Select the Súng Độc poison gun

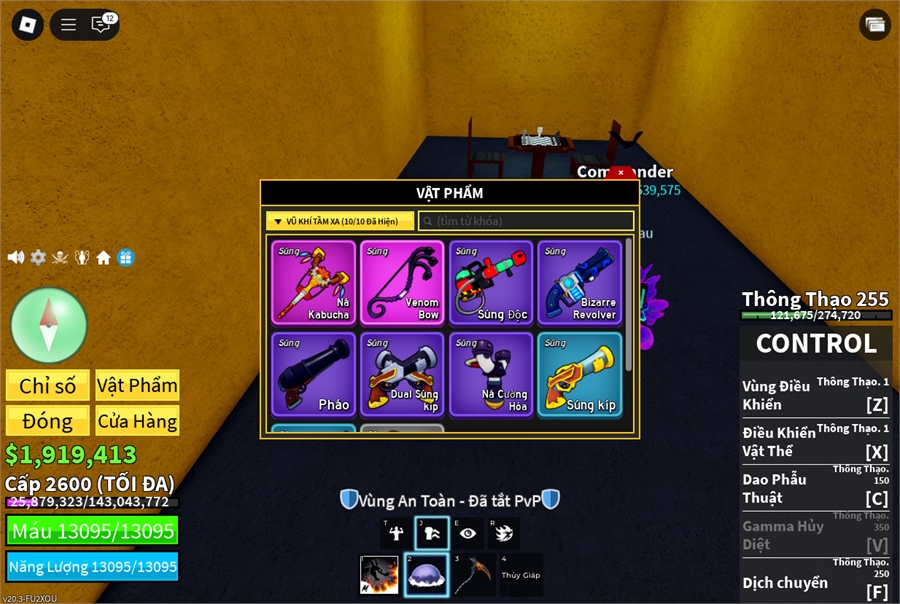pyautogui.click(x=491, y=282)
